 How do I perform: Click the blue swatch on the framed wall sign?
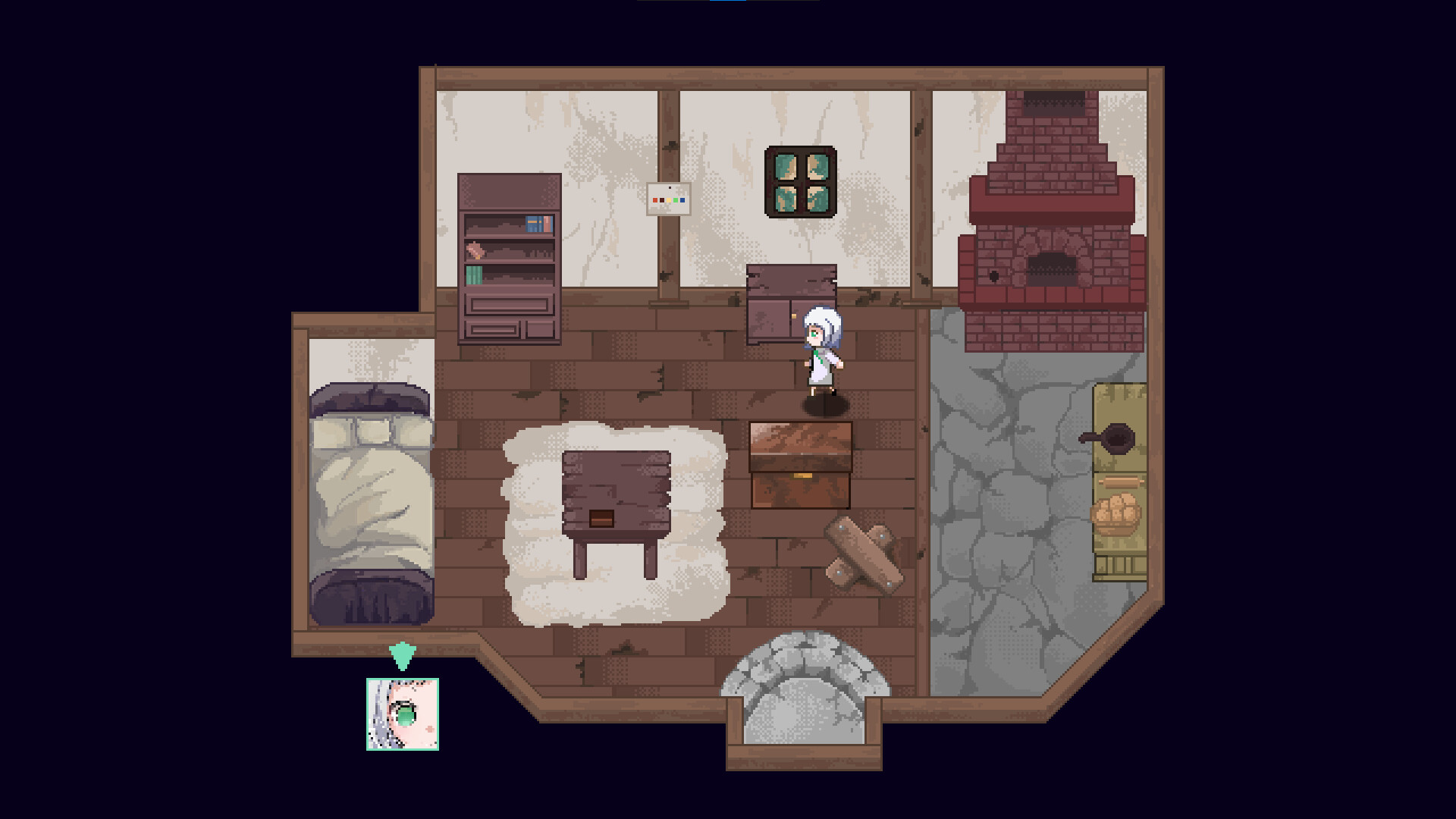pyautogui.click(x=682, y=200)
